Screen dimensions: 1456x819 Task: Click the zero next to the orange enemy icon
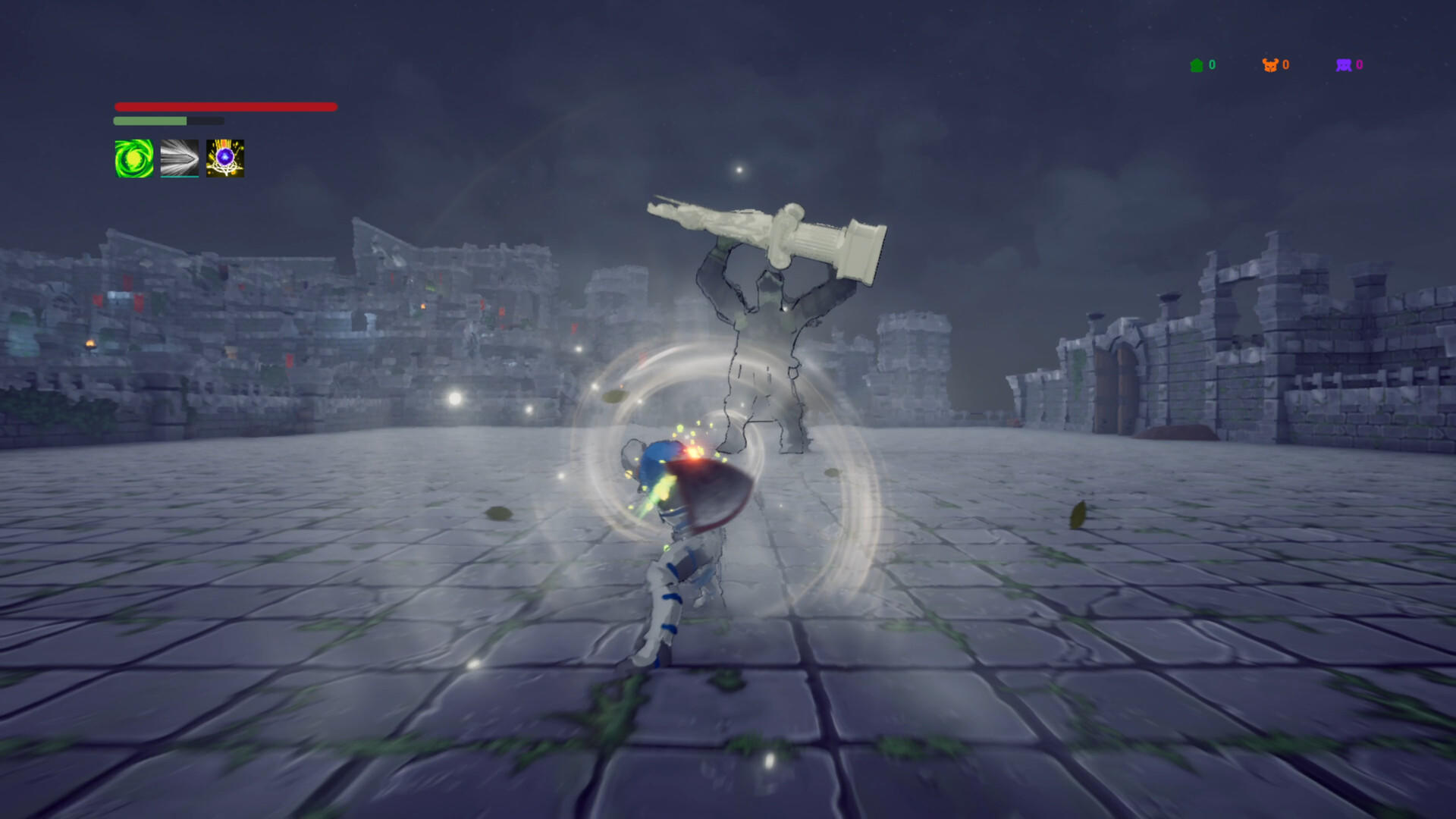(1285, 65)
